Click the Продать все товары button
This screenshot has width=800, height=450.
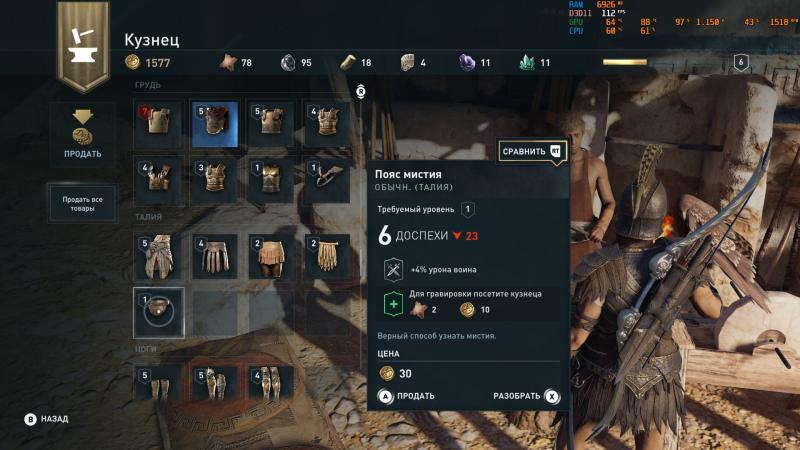(x=83, y=202)
